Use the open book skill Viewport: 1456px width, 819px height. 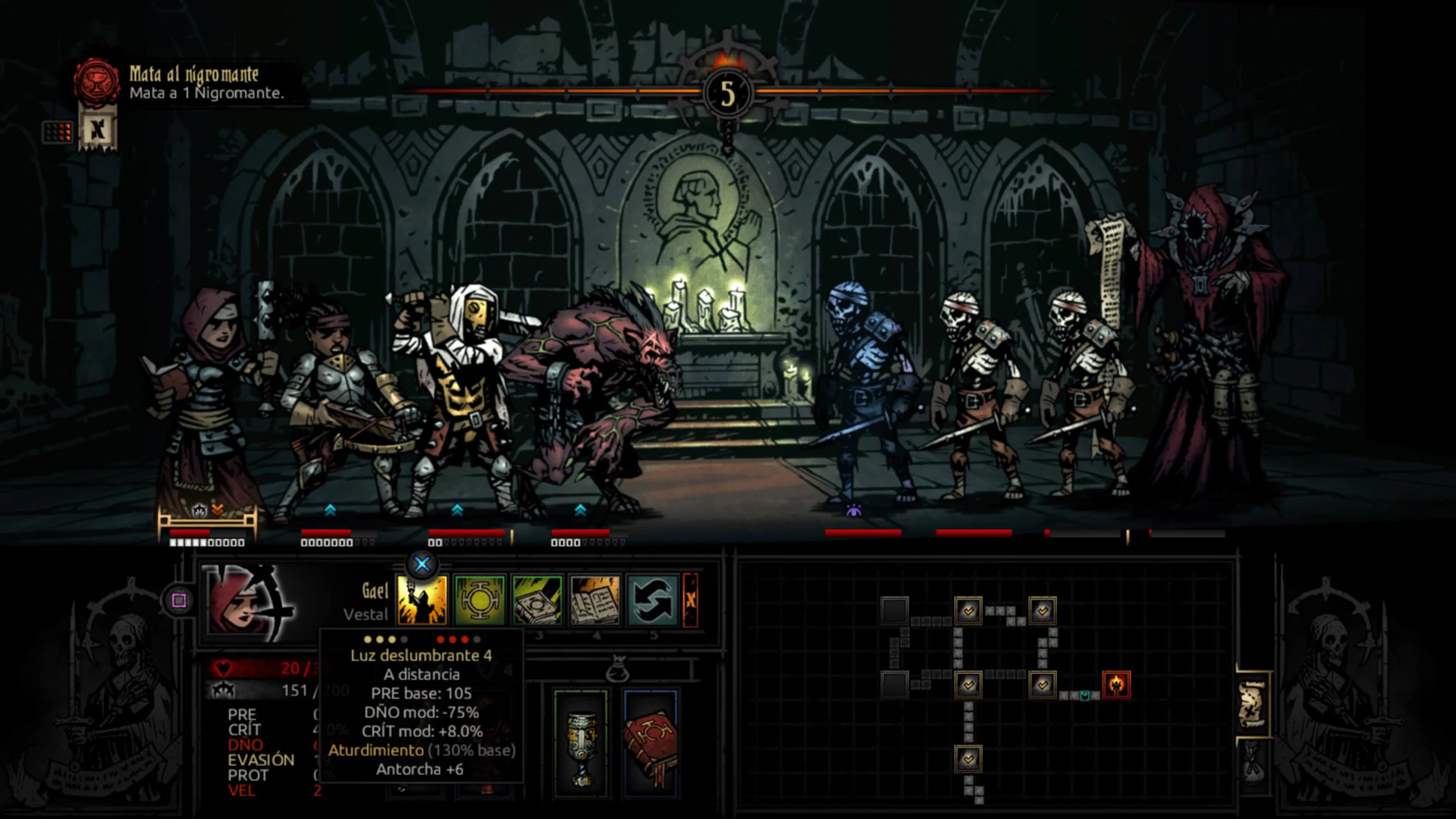point(595,601)
